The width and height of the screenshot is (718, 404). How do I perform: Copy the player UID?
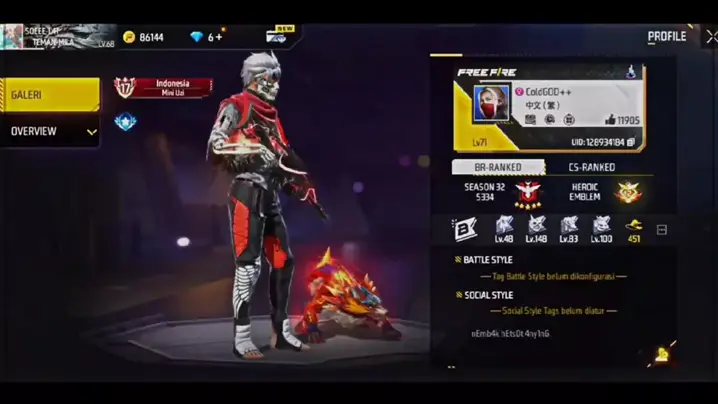coord(632,142)
